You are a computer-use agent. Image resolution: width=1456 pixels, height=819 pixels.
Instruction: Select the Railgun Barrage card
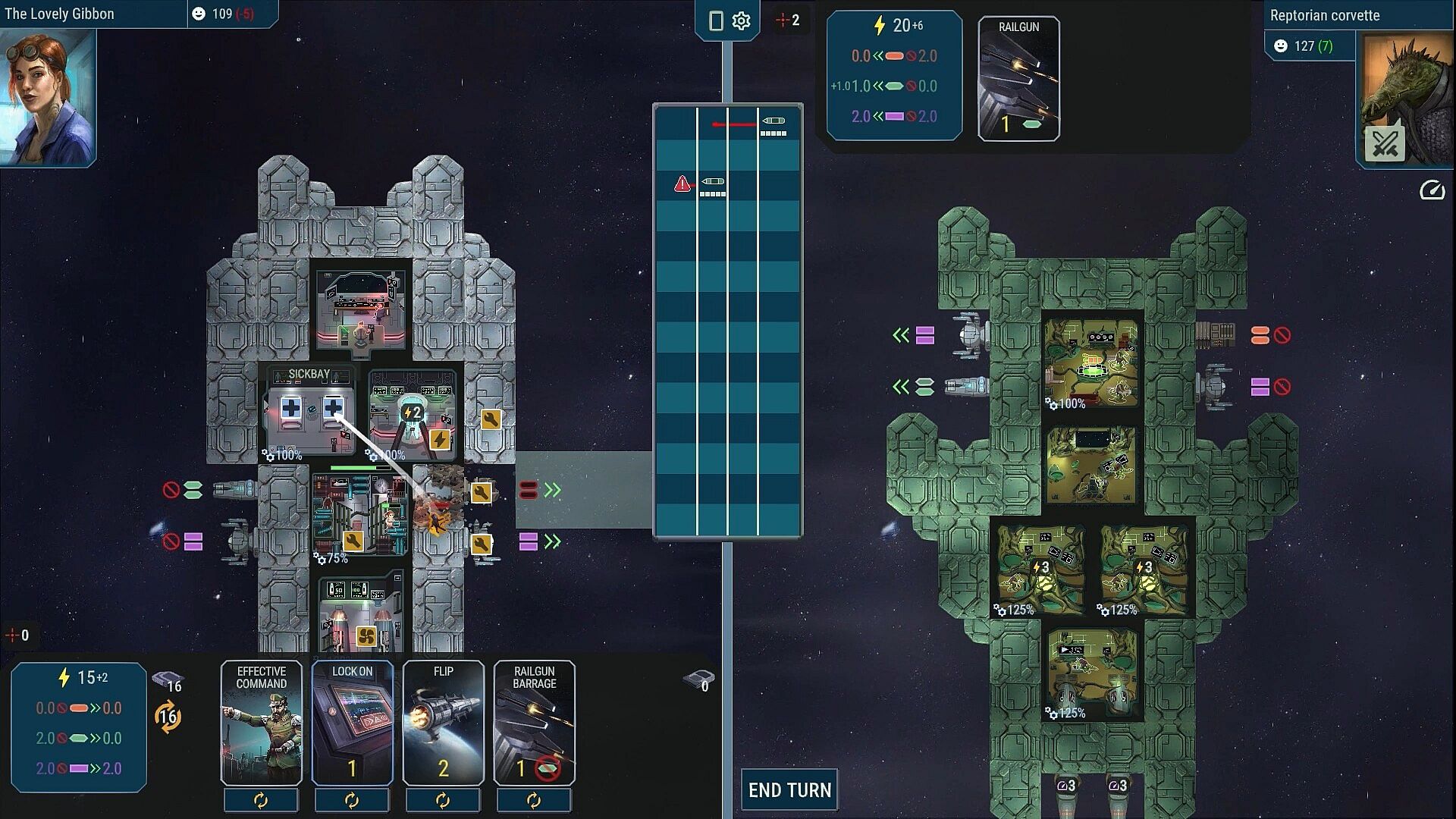(x=534, y=722)
